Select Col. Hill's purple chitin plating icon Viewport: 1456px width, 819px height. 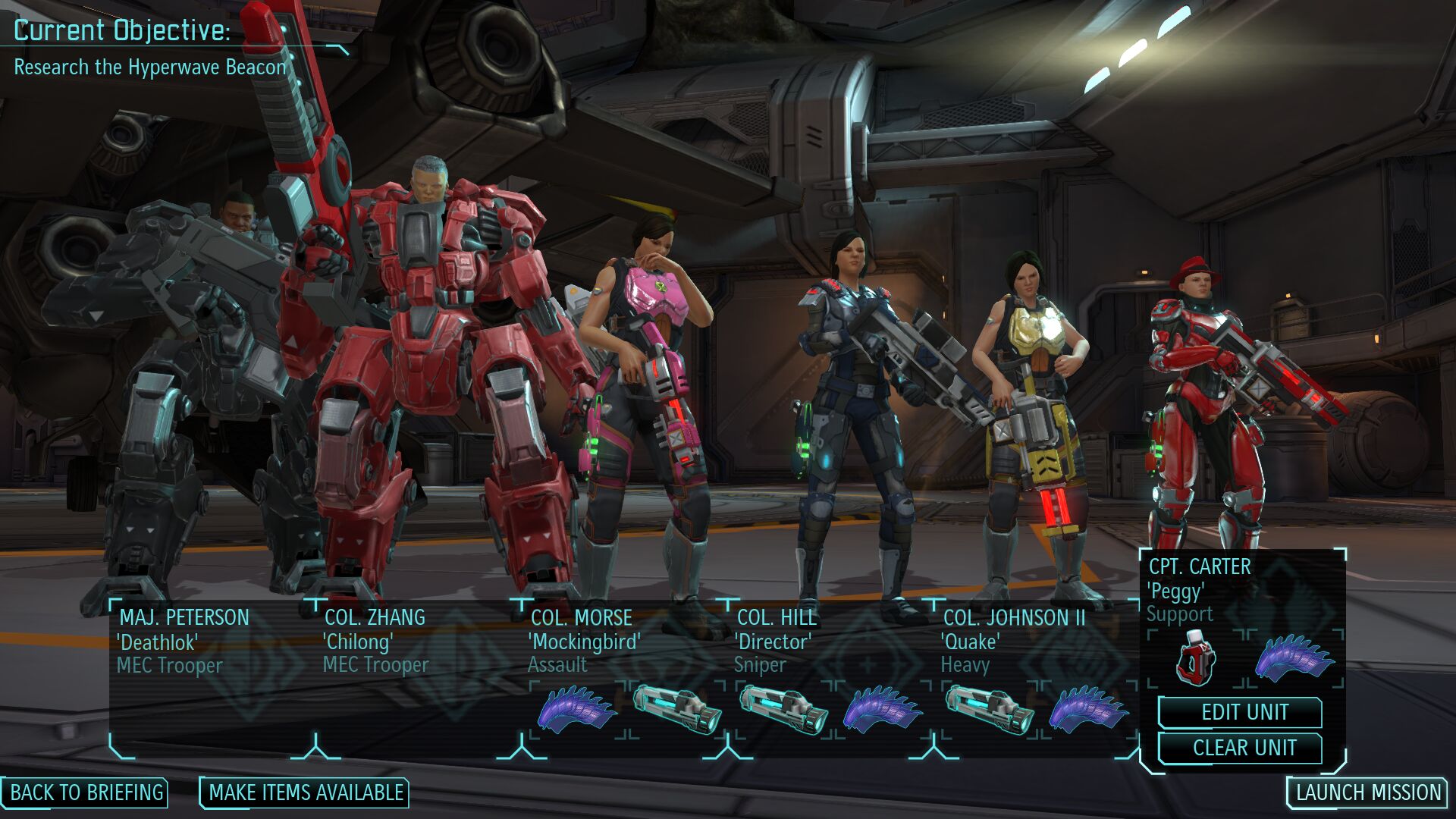882,710
